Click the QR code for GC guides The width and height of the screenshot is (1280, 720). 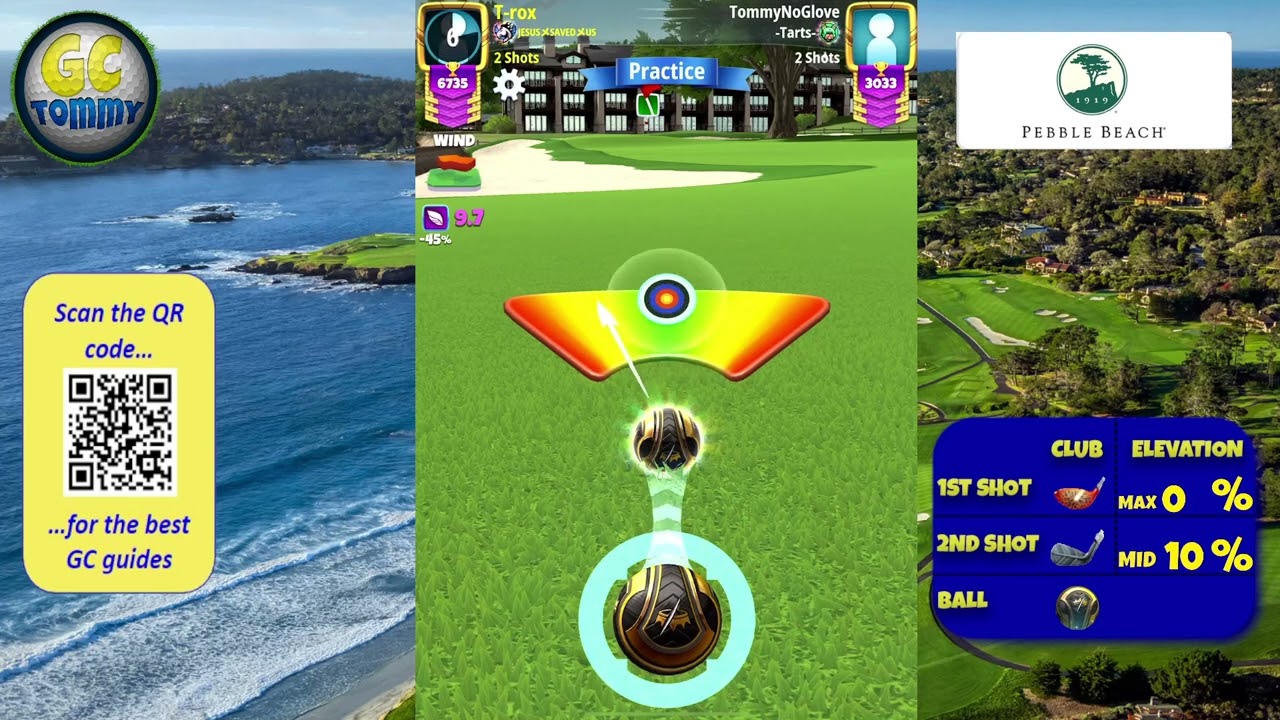pyautogui.click(x=120, y=432)
